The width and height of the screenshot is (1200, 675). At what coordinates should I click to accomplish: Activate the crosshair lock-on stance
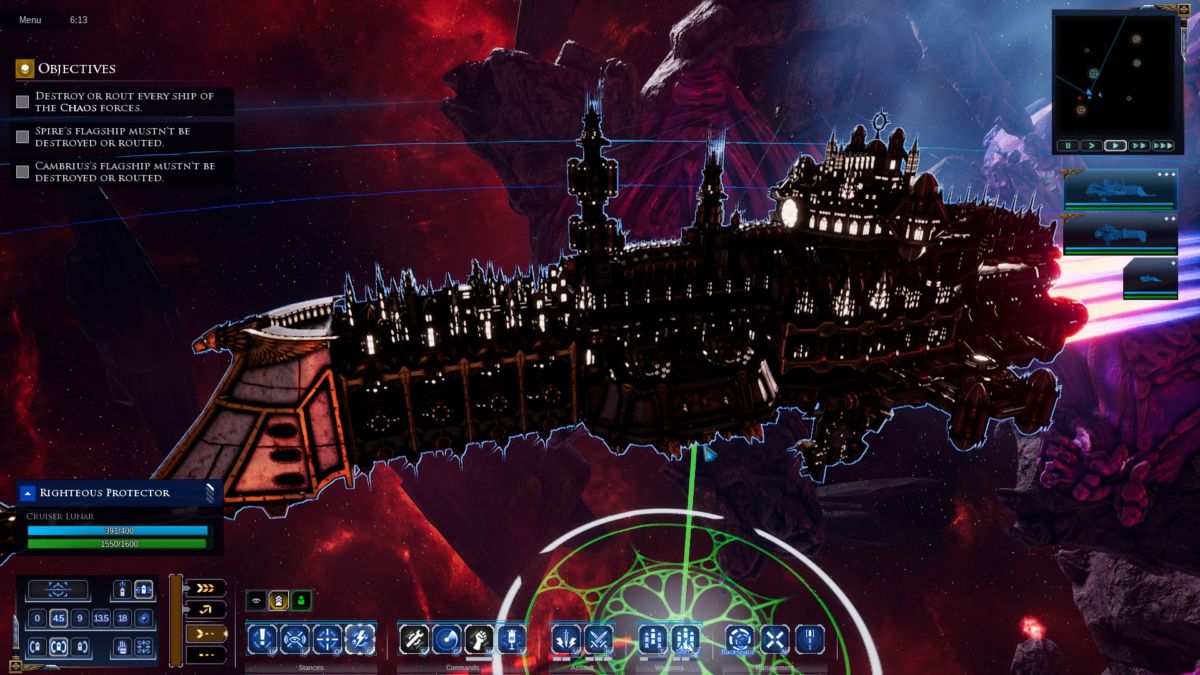328,638
